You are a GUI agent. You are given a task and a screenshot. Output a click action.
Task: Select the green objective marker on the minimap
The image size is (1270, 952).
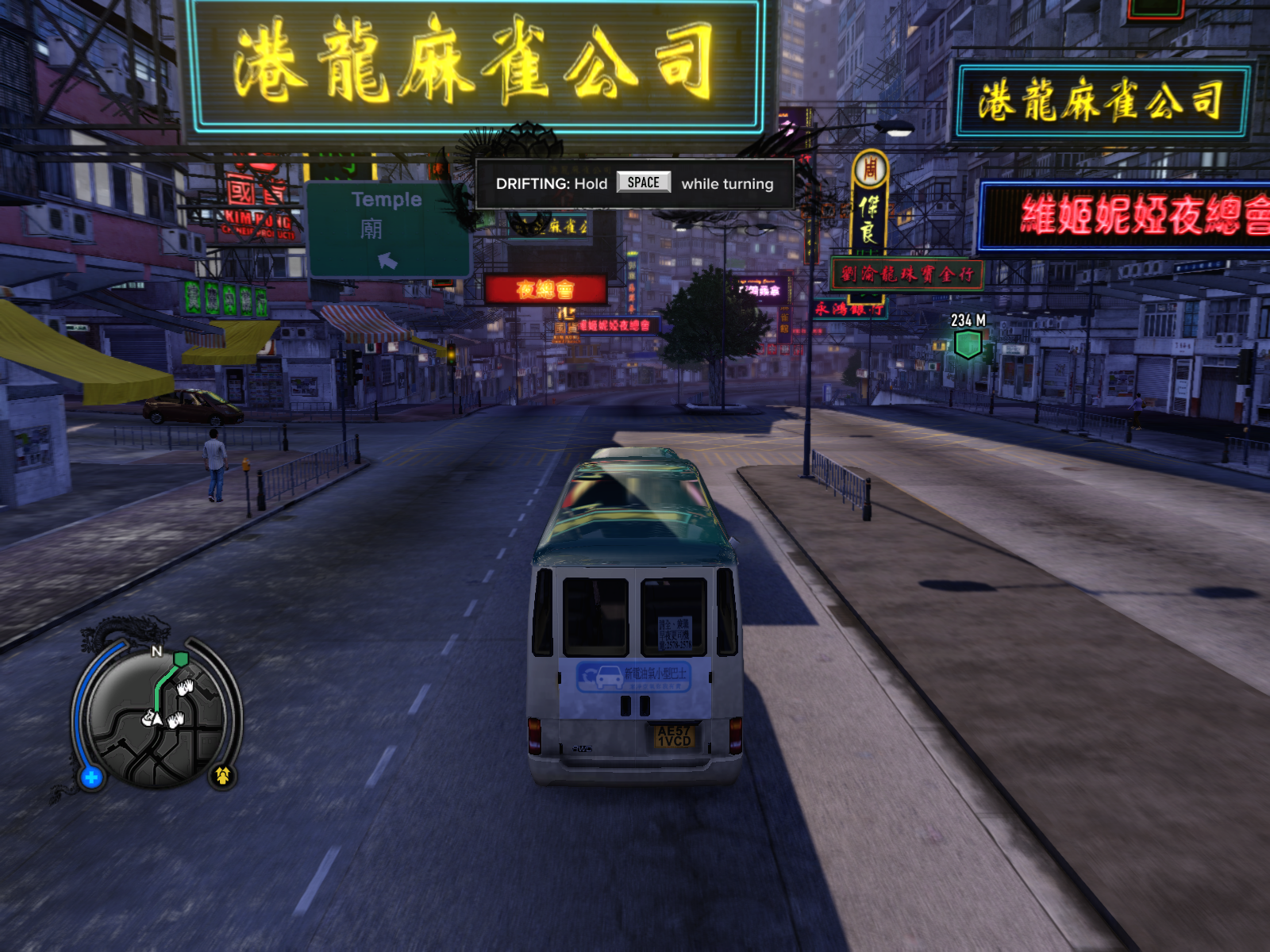tap(181, 658)
